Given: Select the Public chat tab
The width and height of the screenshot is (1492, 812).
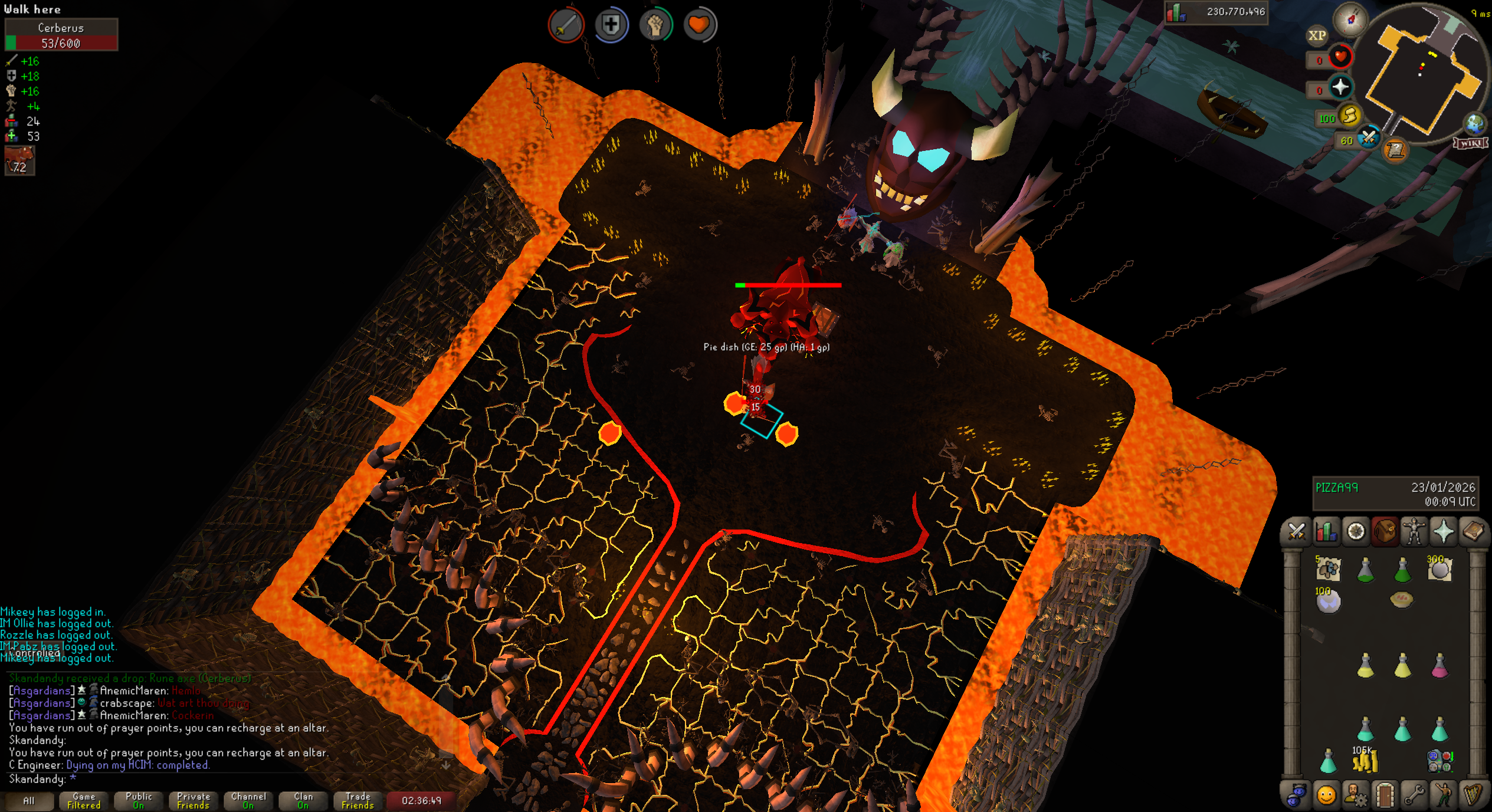Looking at the screenshot, I should [x=139, y=801].
